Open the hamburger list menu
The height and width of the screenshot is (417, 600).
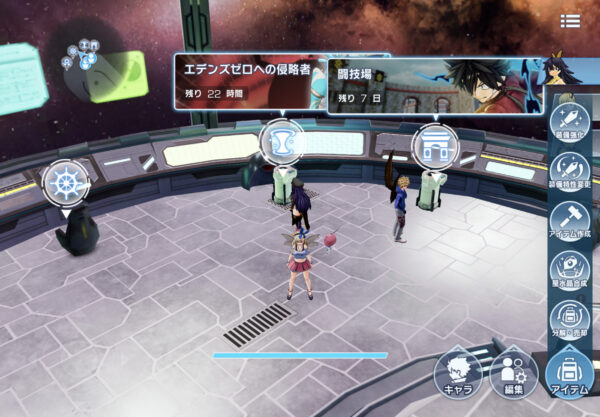coord(570,21)
